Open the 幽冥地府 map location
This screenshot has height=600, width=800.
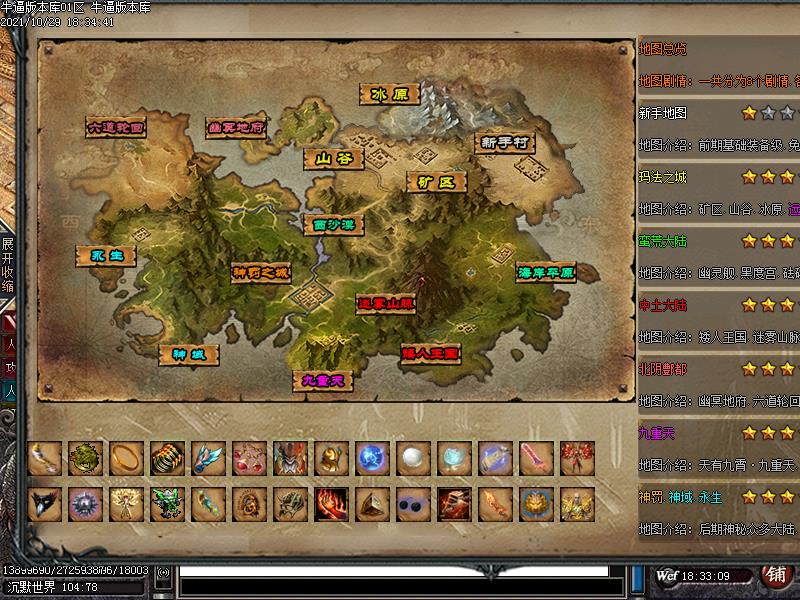click(x=237, y=127)
